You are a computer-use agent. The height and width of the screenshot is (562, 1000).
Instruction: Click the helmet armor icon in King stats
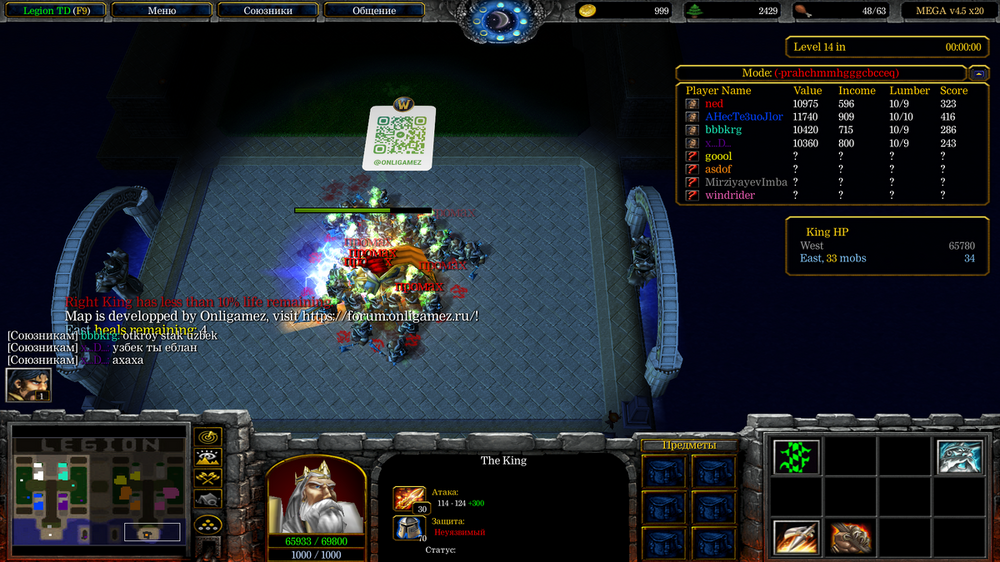(x=409, y=527)
